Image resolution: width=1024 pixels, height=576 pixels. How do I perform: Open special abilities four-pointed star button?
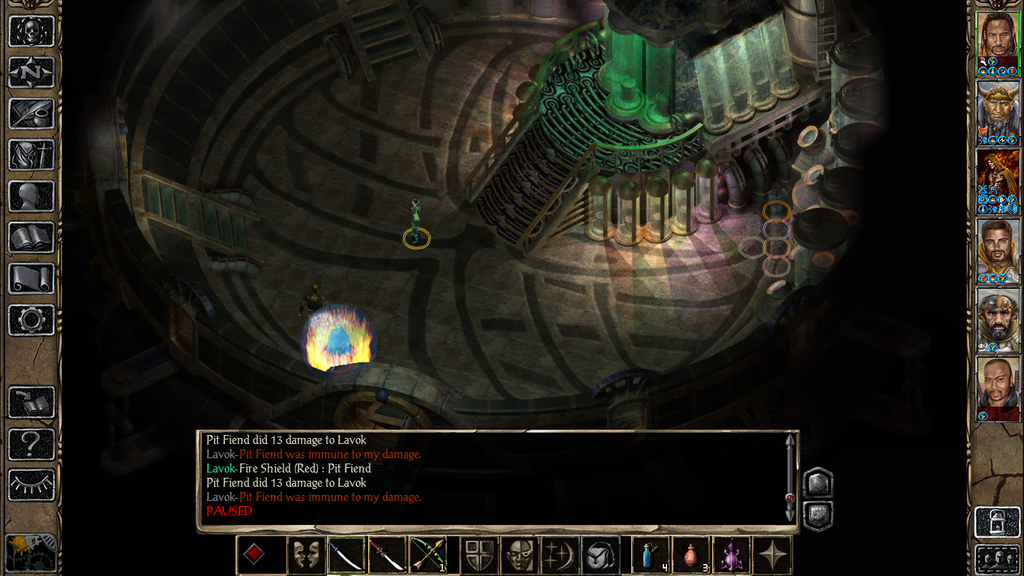772,555
